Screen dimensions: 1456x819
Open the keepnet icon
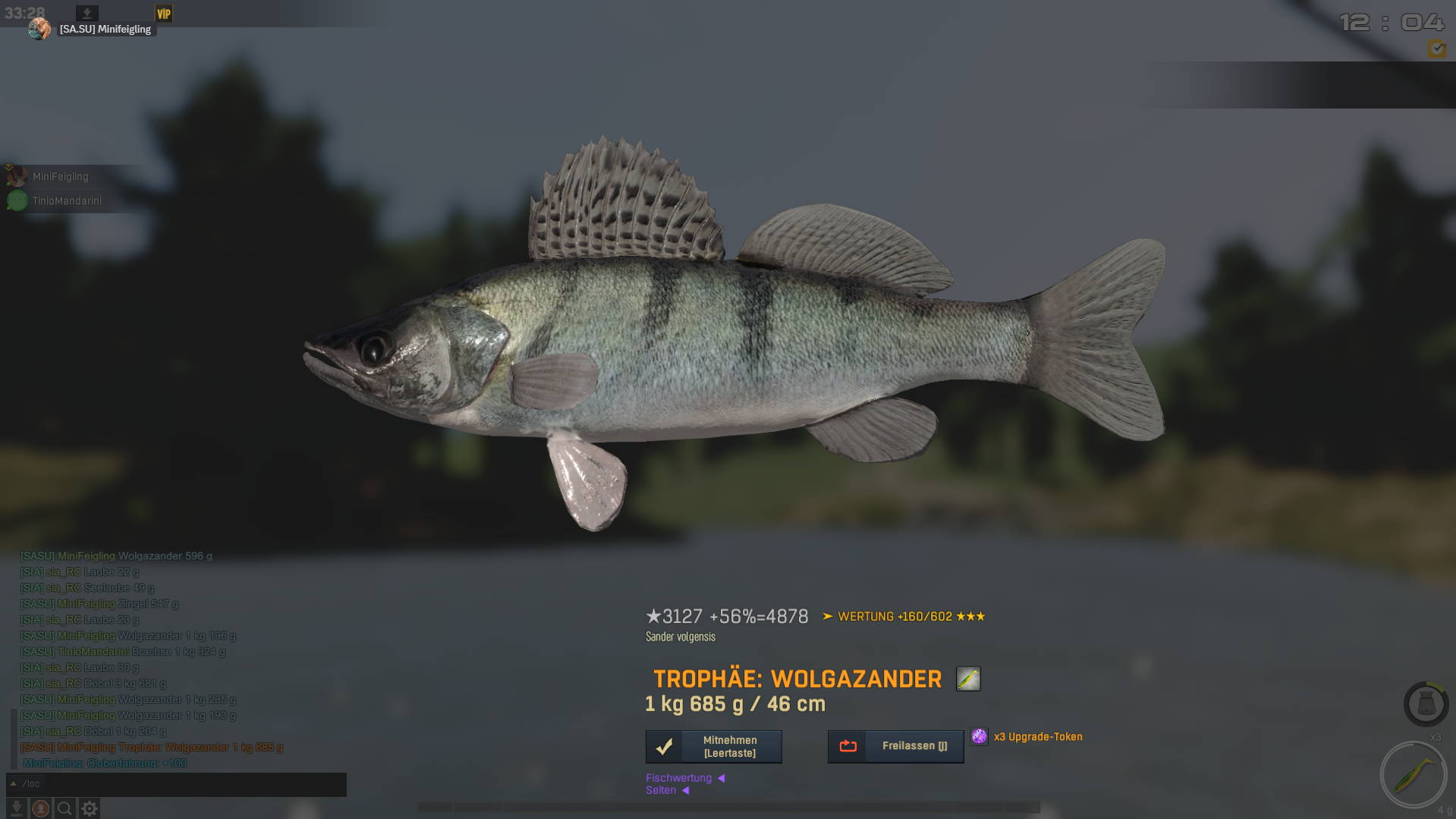(1426, 704)
